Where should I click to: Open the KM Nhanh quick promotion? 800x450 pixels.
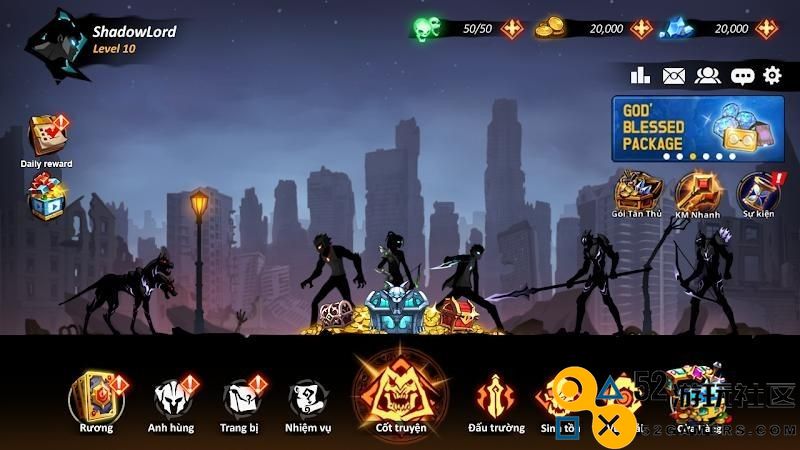click(697, 190)
